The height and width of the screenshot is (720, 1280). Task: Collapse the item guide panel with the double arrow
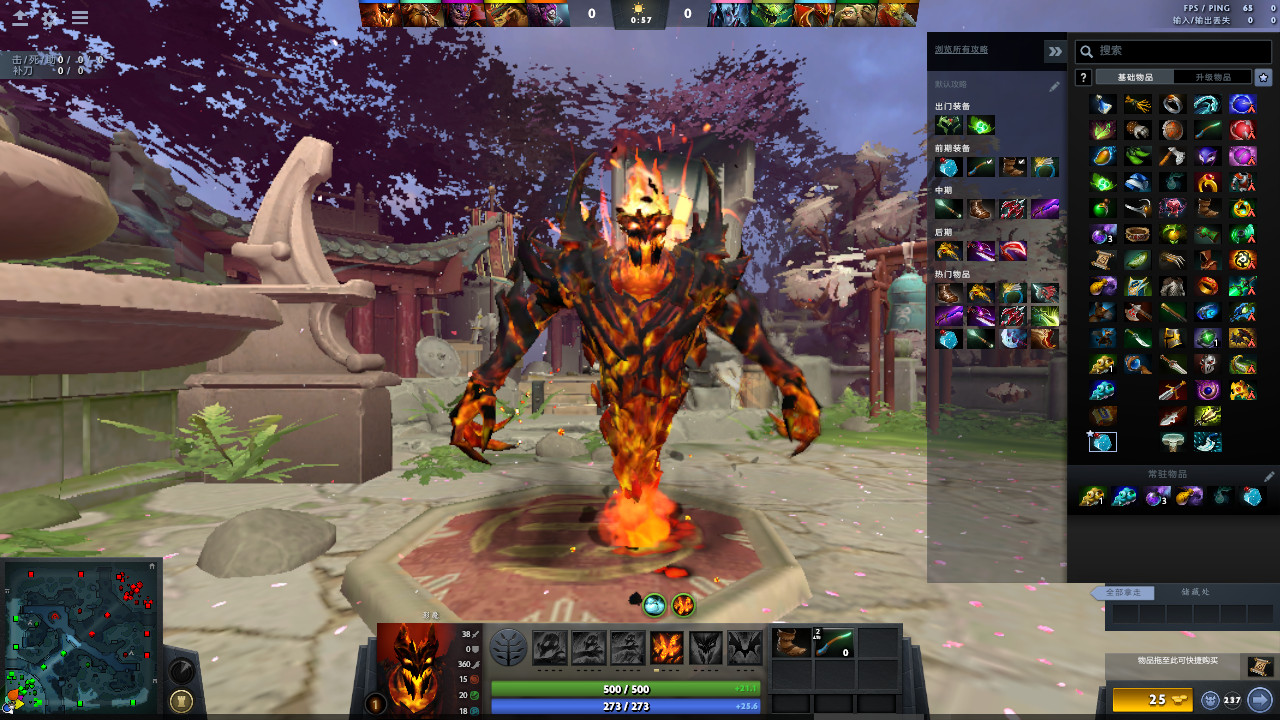click(x=1054, y=51)
